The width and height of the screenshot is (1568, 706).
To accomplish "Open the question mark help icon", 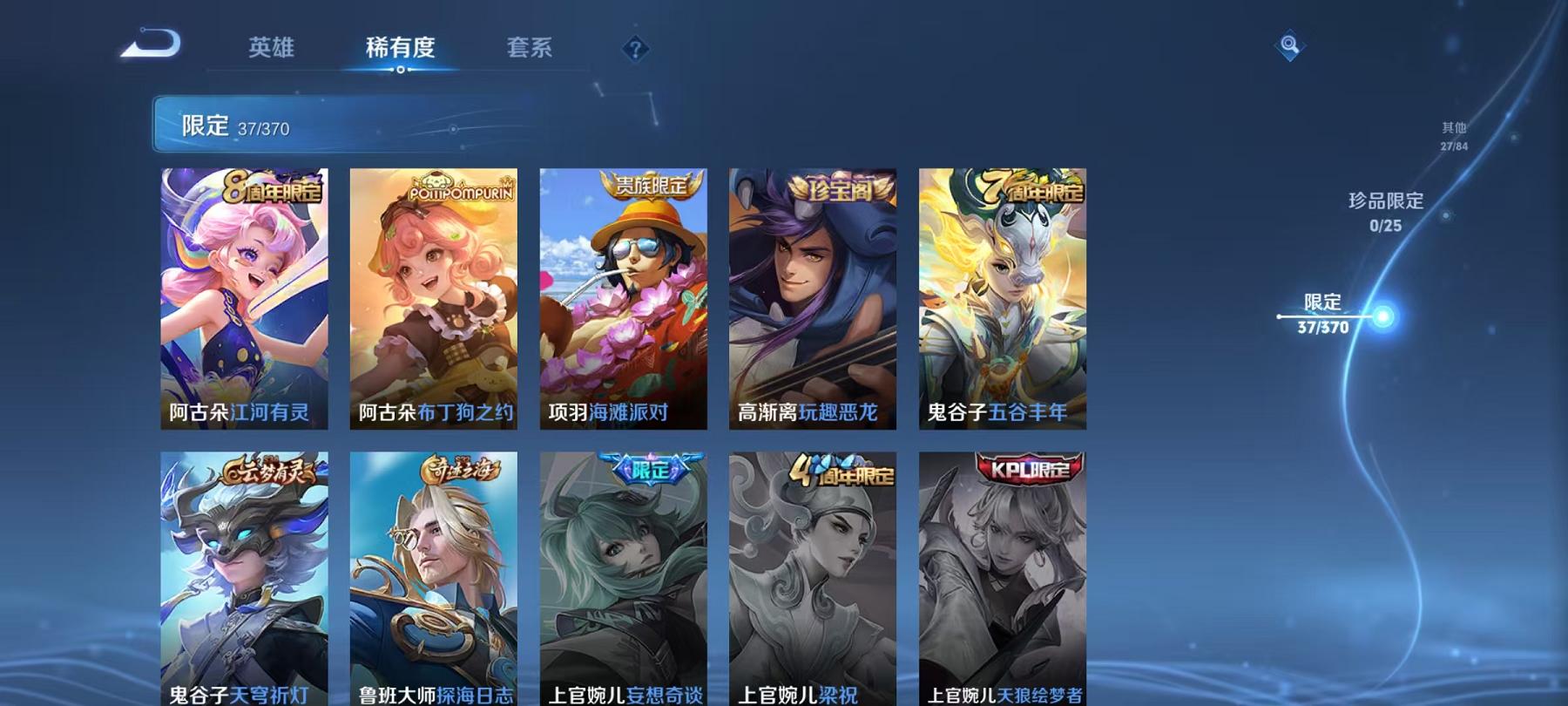I will [x=635, y=47].
